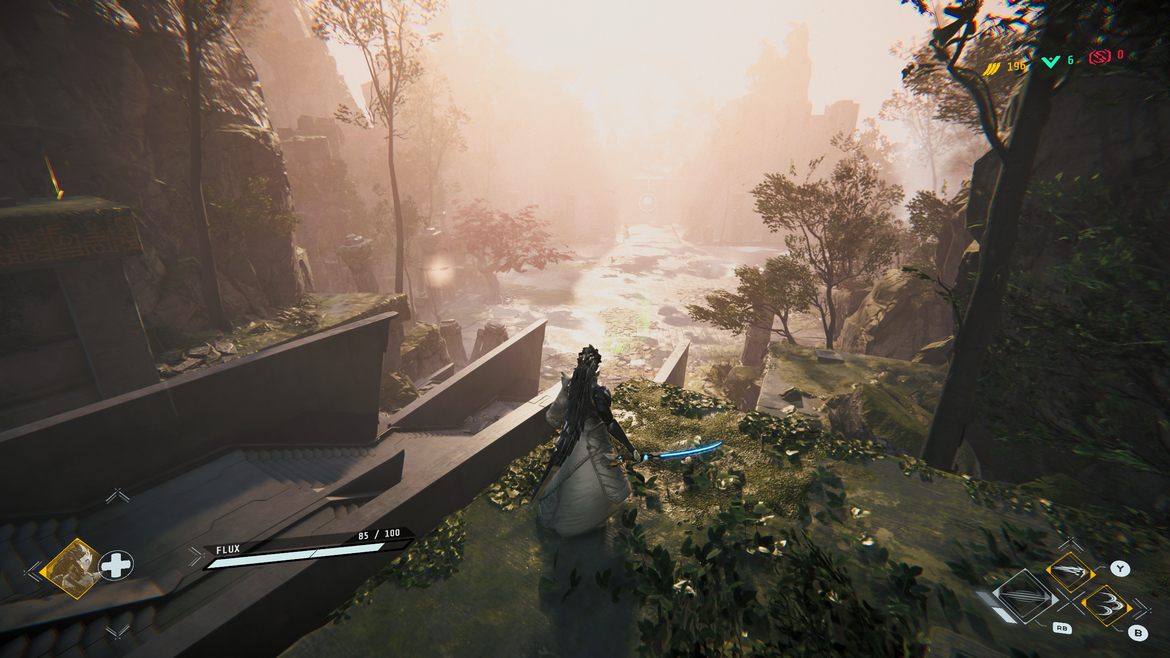Activate the large white-framed slash ability
The width and height of the screenshot is (1170, 658).
coord(1024,597)
